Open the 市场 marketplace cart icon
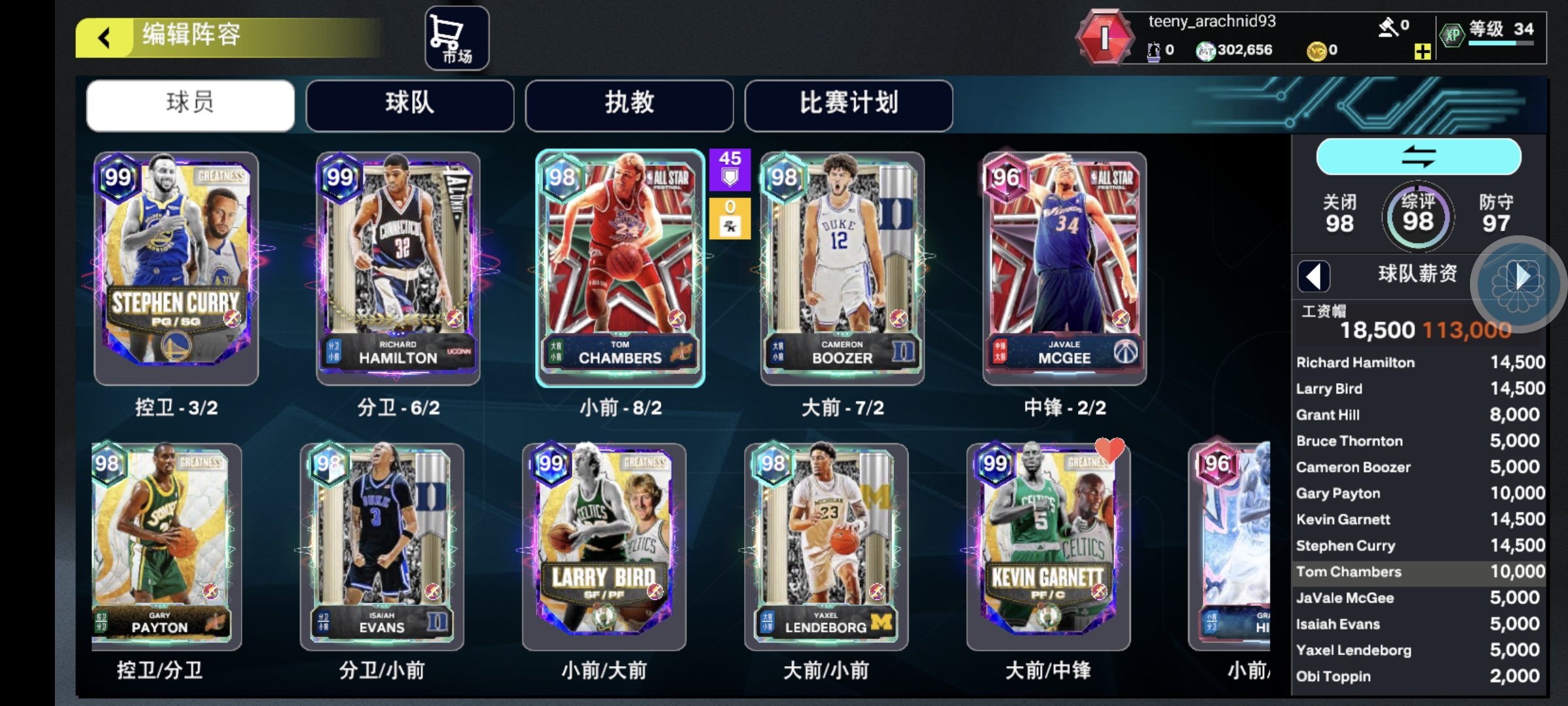This screenshot has height=706, width=1568. click(x=455, y=37)
